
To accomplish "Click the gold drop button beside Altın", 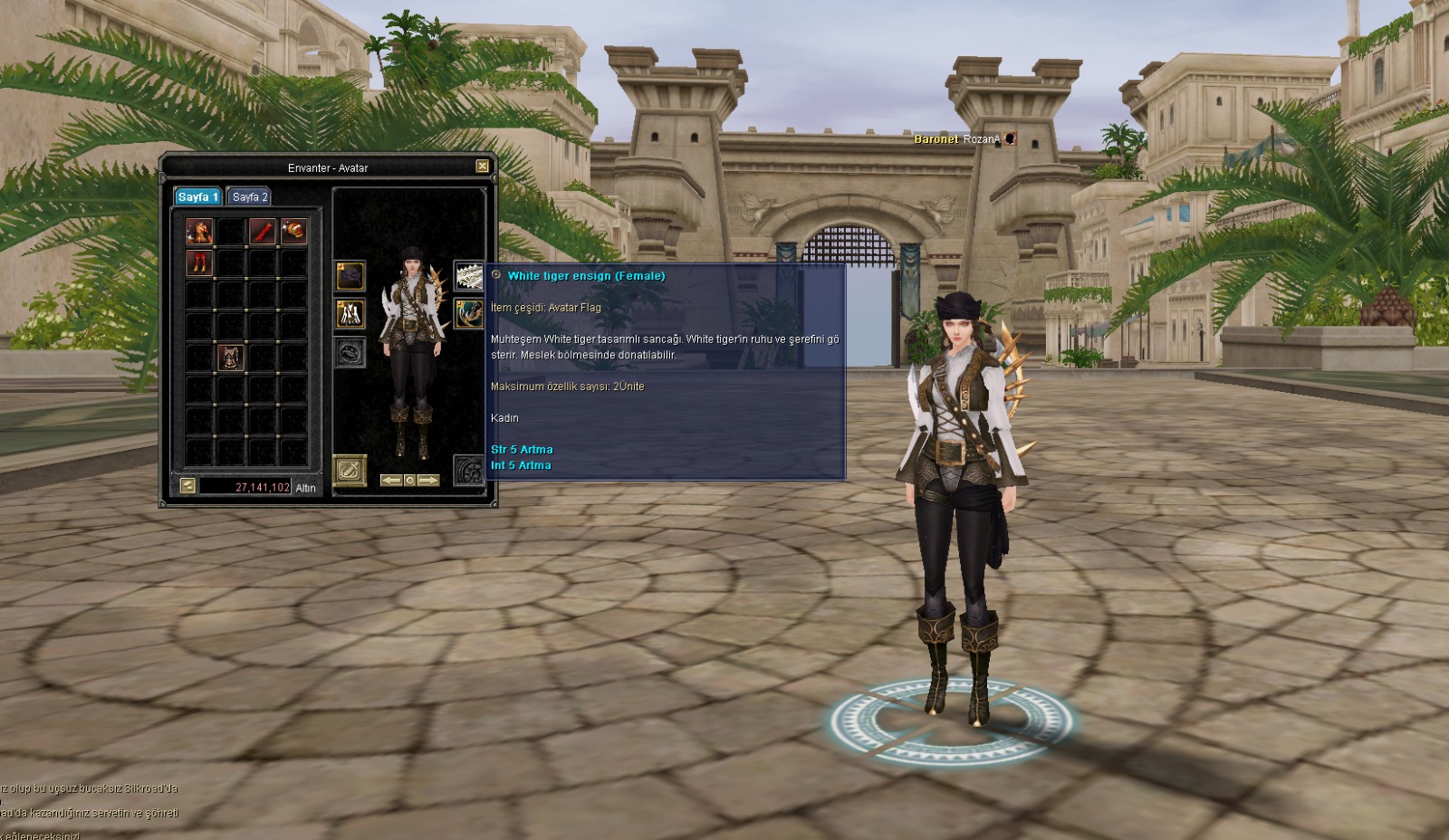I will click(x=187, y=486).
